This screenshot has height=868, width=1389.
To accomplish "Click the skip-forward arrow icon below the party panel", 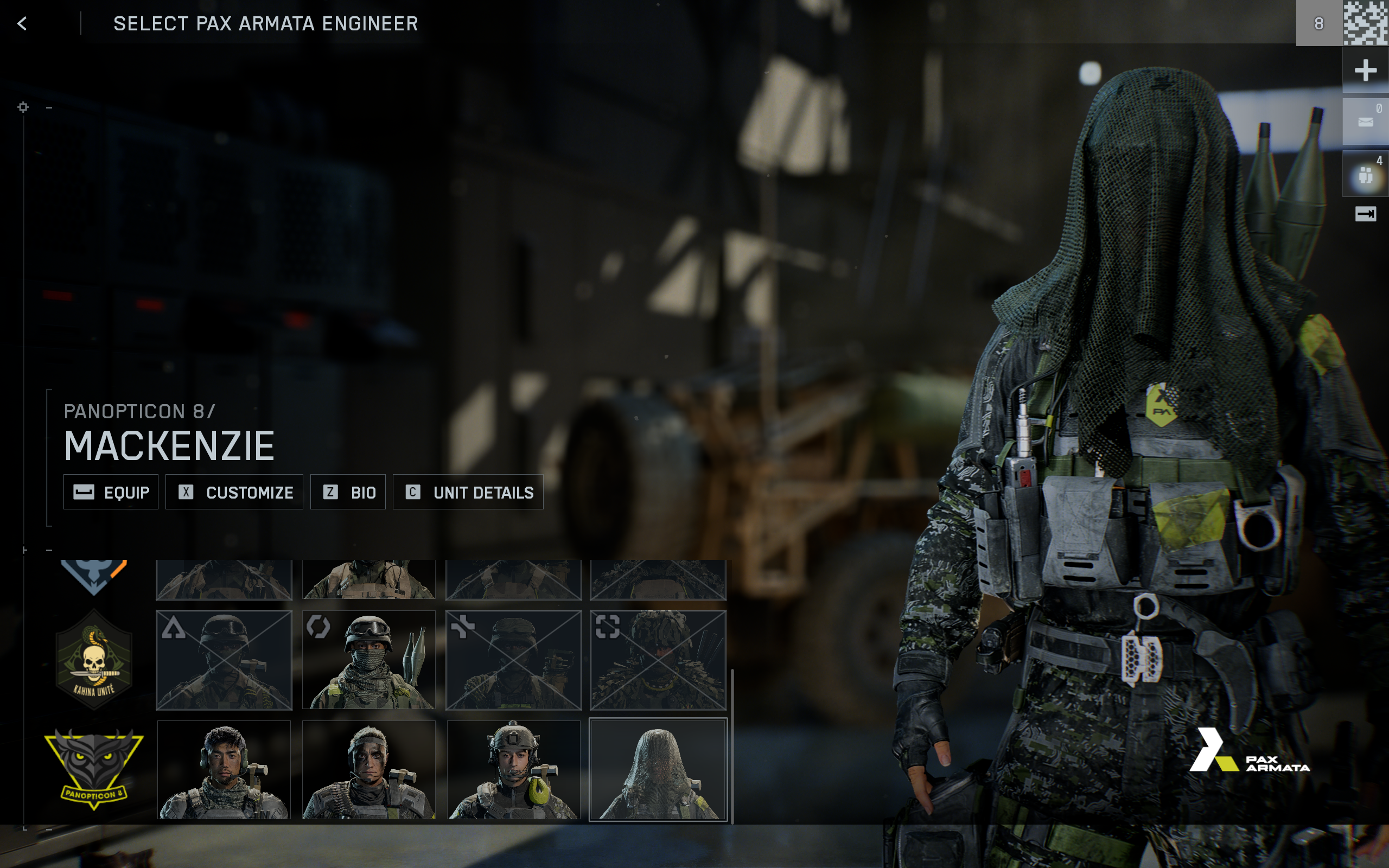I will [x=1367, y=214].
